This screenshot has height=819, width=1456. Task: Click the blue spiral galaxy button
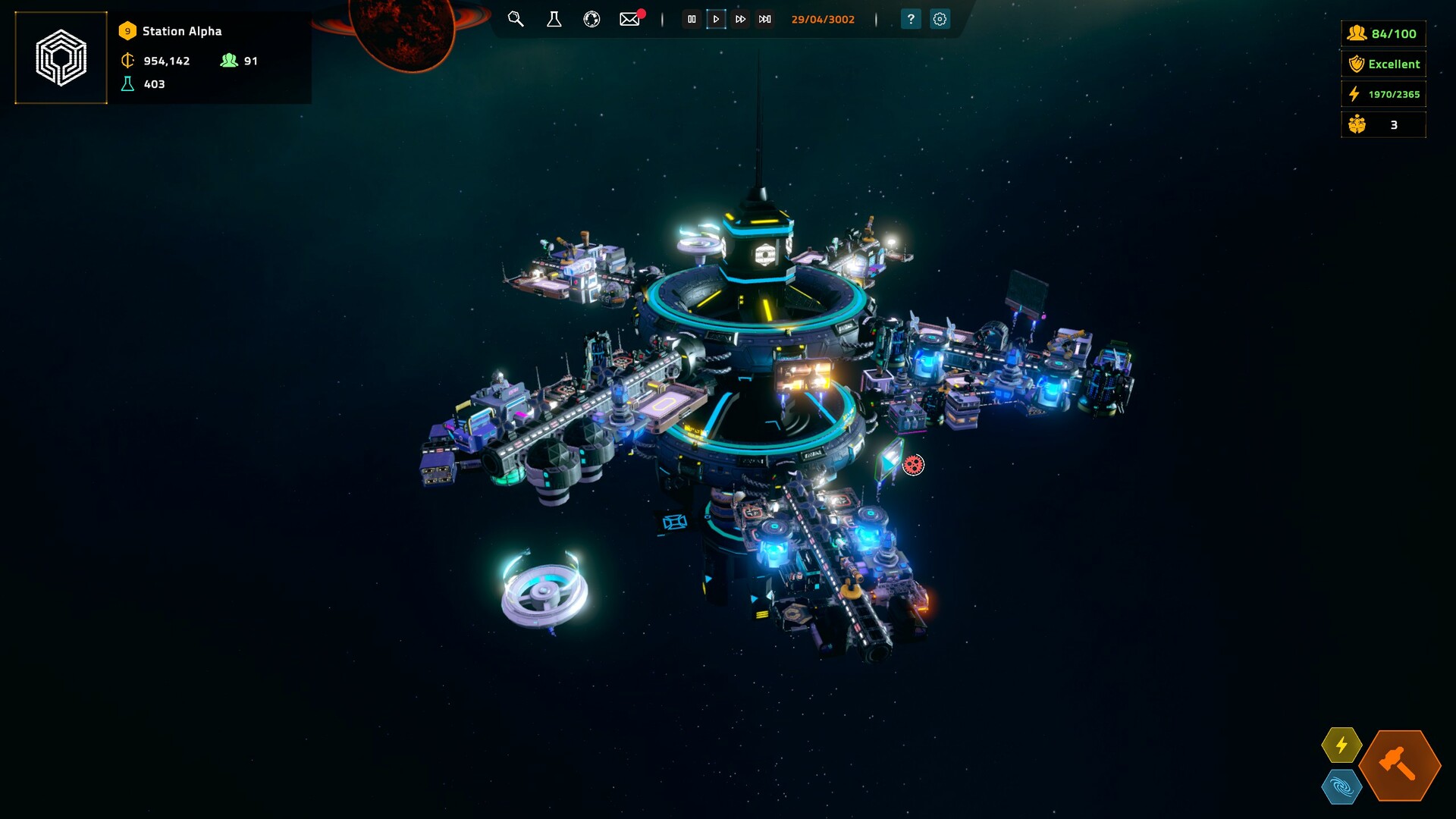point(1341,787)
